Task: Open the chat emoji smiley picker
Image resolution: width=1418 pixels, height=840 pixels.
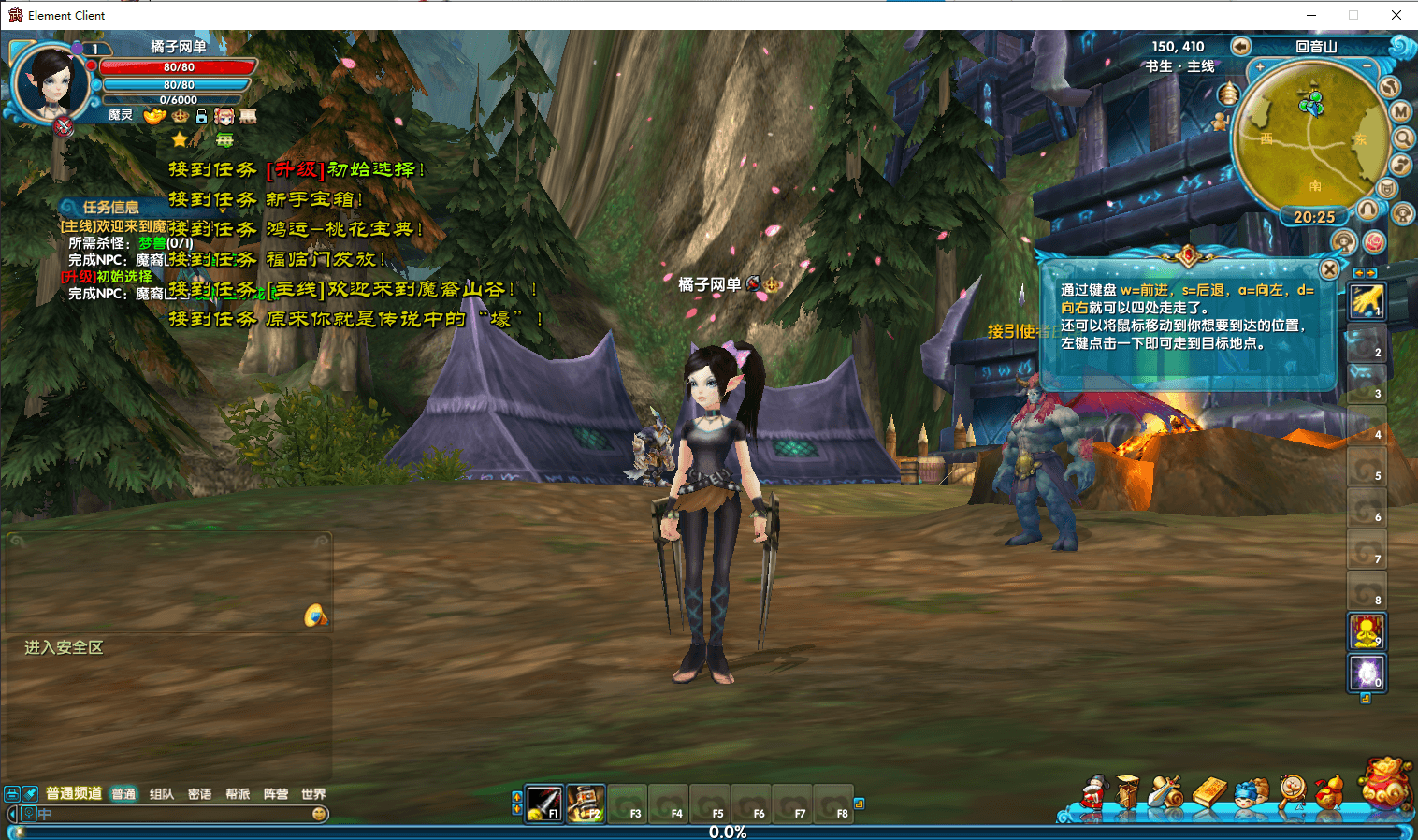Action: (x=319, y=814)
